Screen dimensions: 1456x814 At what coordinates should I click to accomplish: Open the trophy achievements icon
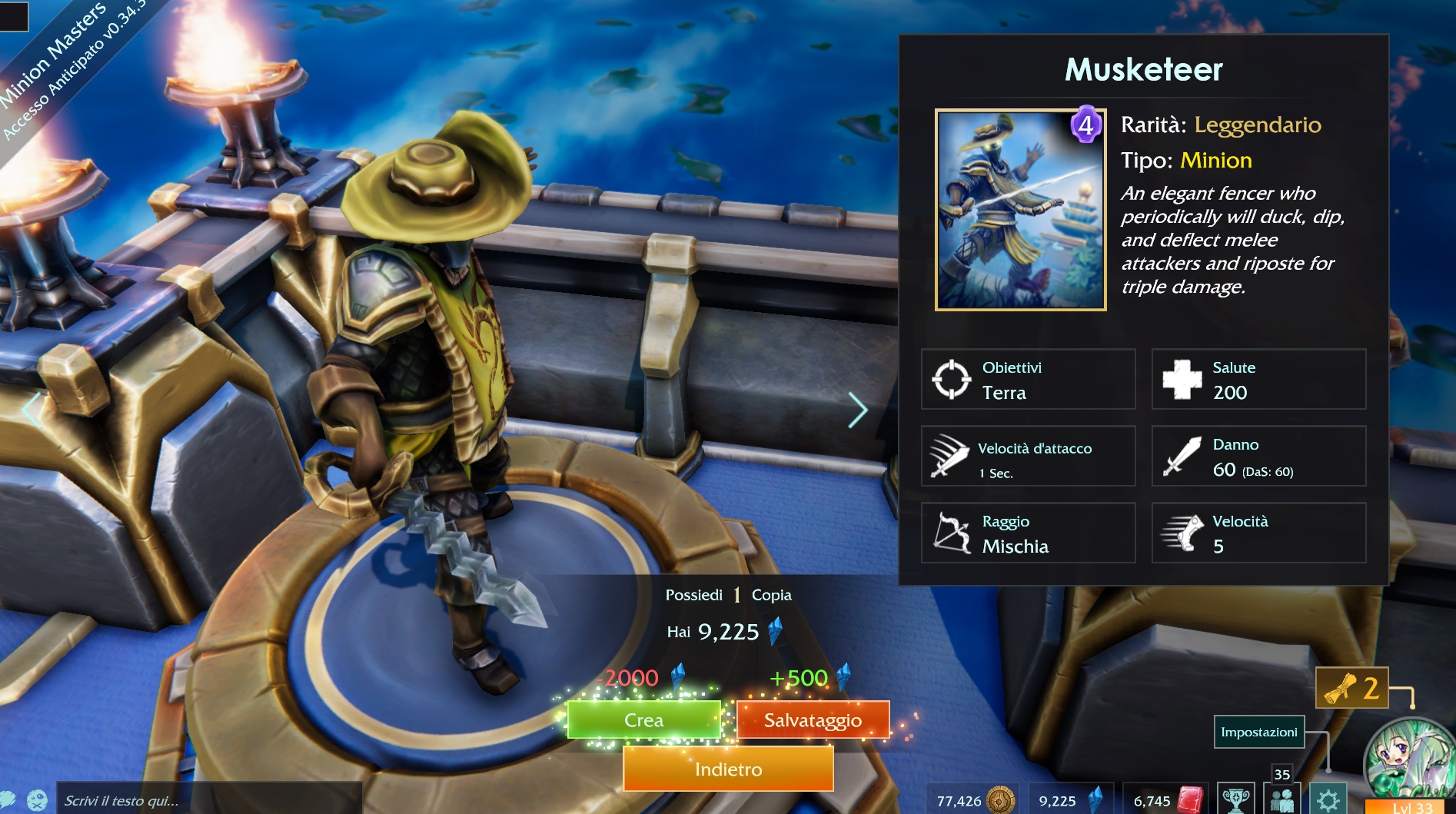tap(1235, 799)
